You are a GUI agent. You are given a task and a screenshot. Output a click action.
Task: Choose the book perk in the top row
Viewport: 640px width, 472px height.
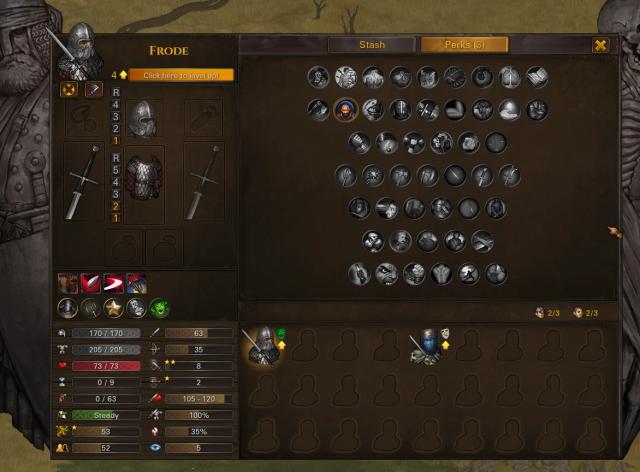537,77
